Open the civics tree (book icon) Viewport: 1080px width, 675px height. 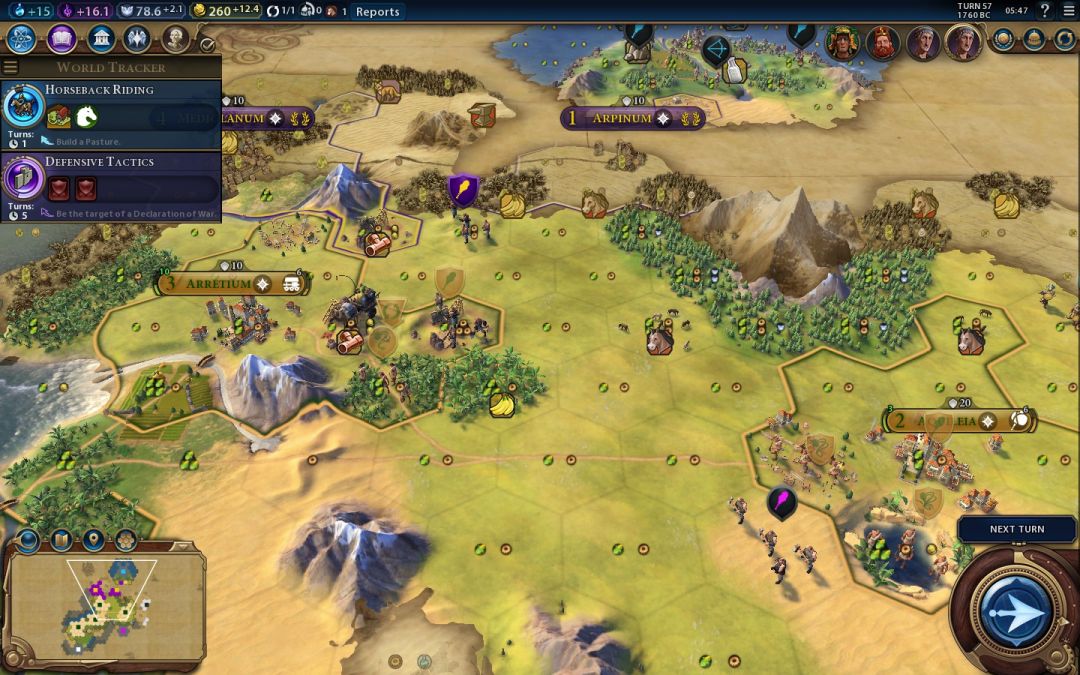click(x=61, y=39)
